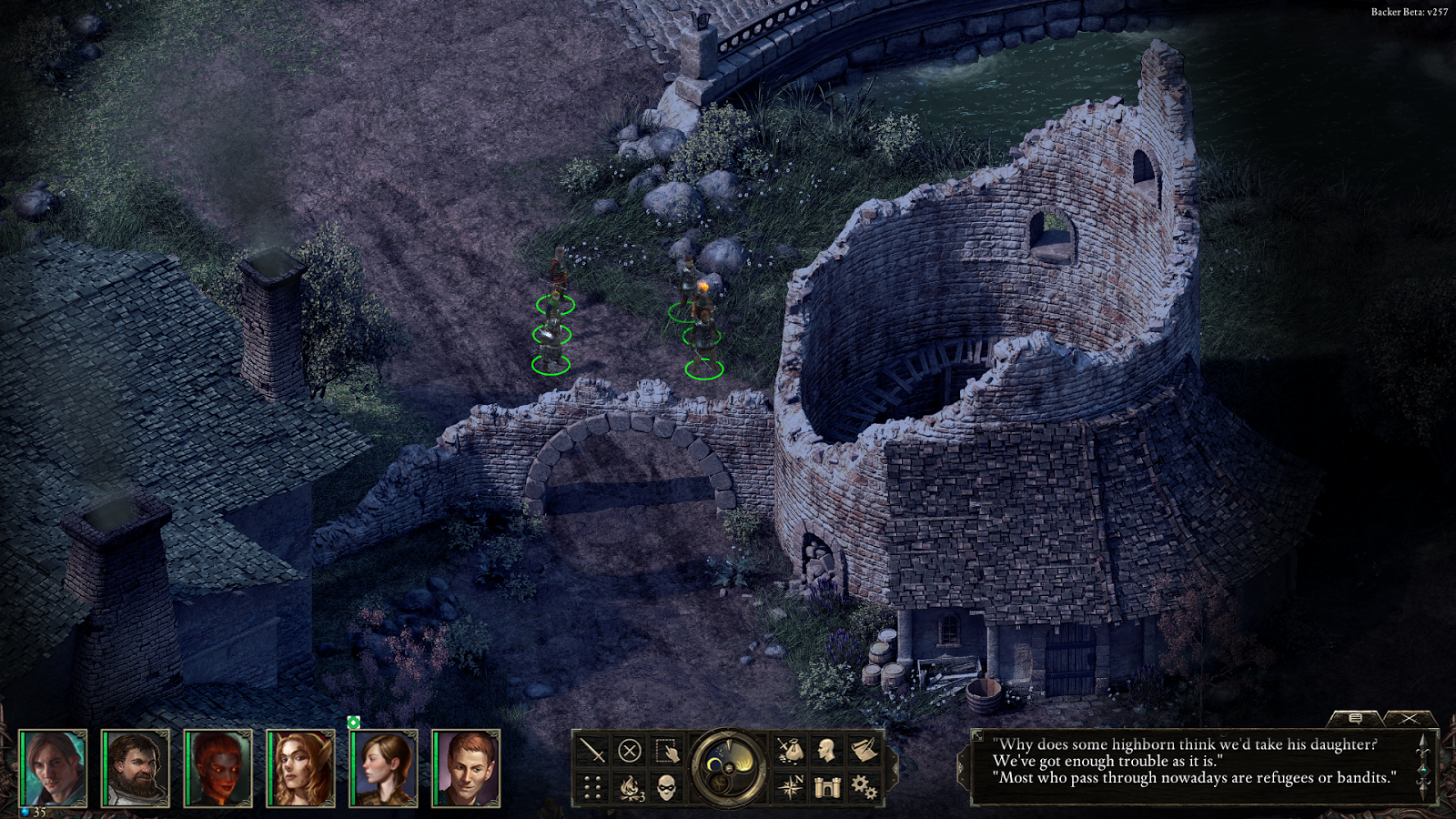Rest using the campfire icon
The width and height of the screenshot is (1456, 819).
click(x=630, y=787)
